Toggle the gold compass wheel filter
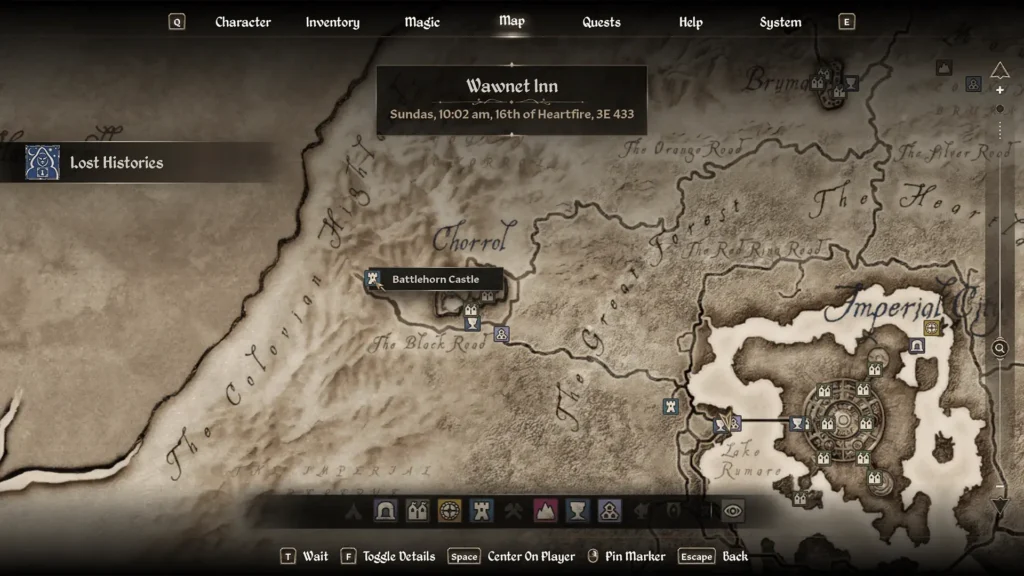This screenshot has width=1024, height=576. tap(450, 511)
